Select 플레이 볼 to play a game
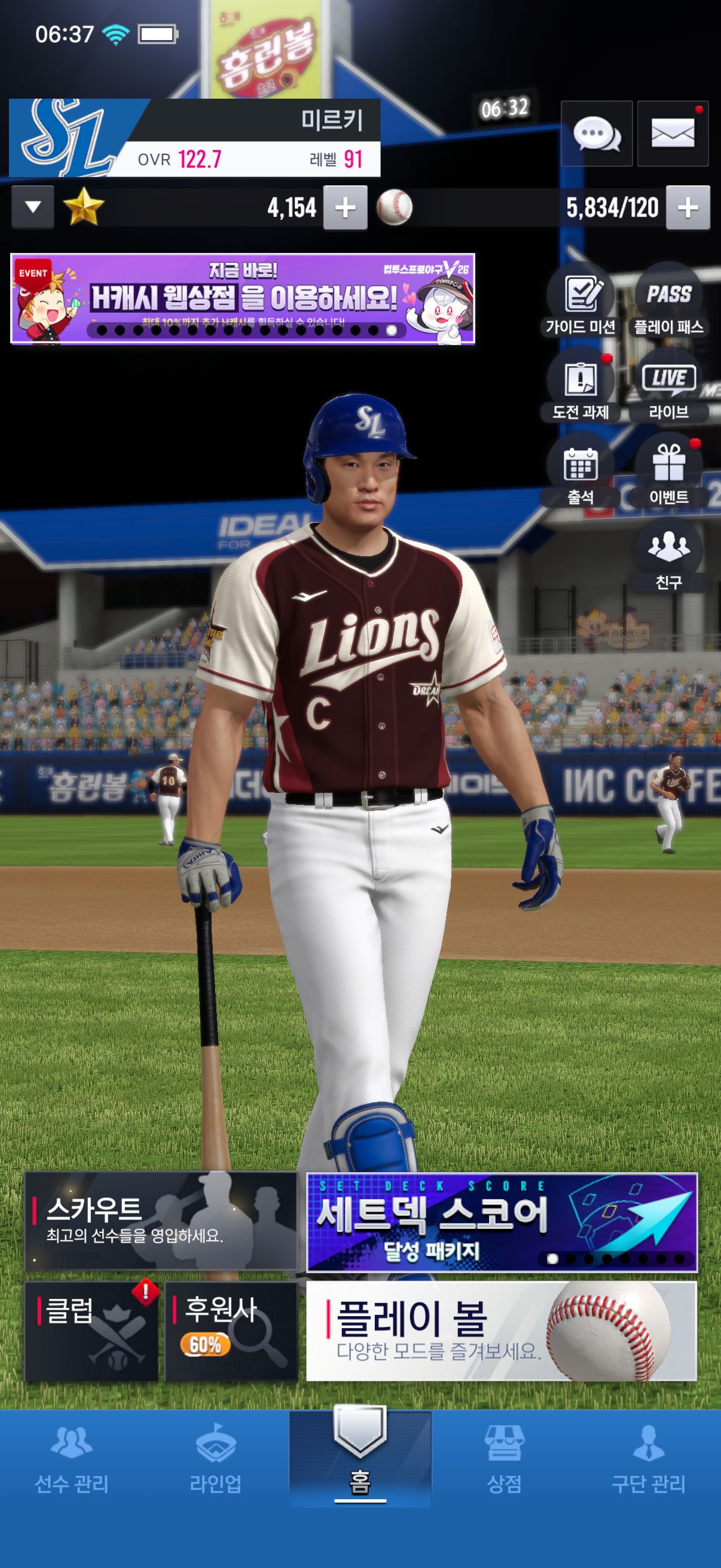 [502, 1331]
